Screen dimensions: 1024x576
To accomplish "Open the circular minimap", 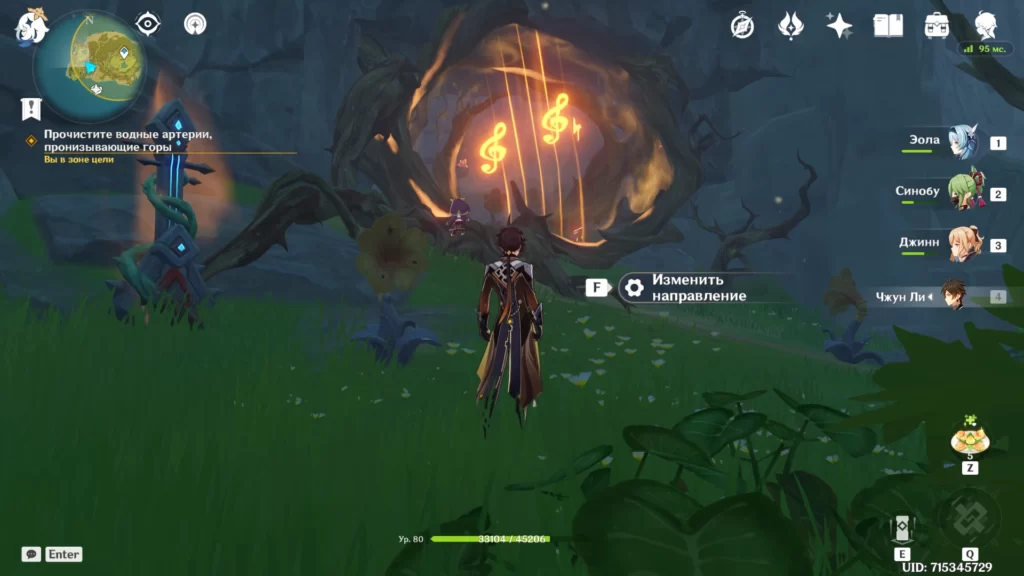I will click(89, 65).
